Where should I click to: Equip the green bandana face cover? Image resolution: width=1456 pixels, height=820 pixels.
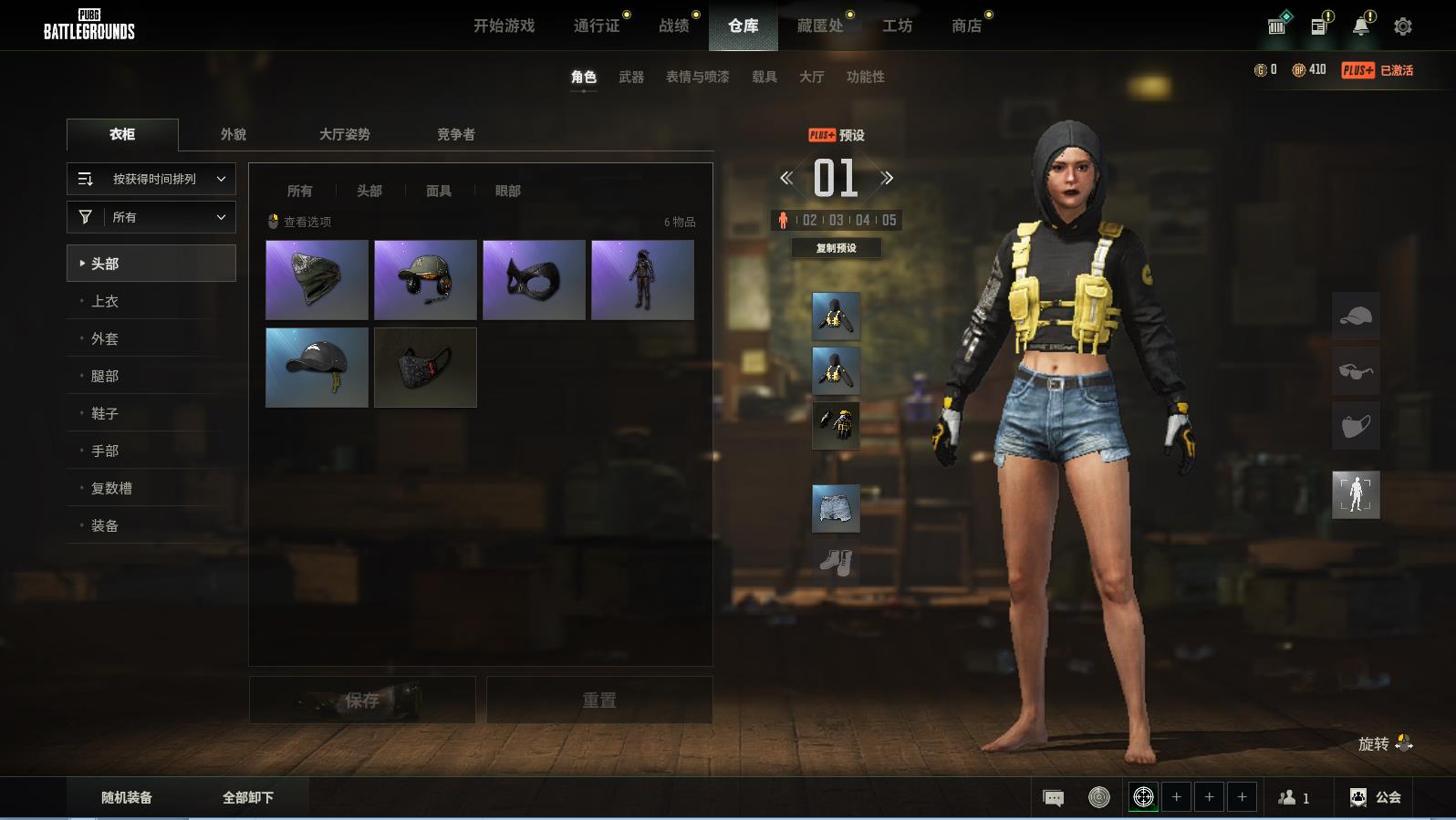coord(317,279)
